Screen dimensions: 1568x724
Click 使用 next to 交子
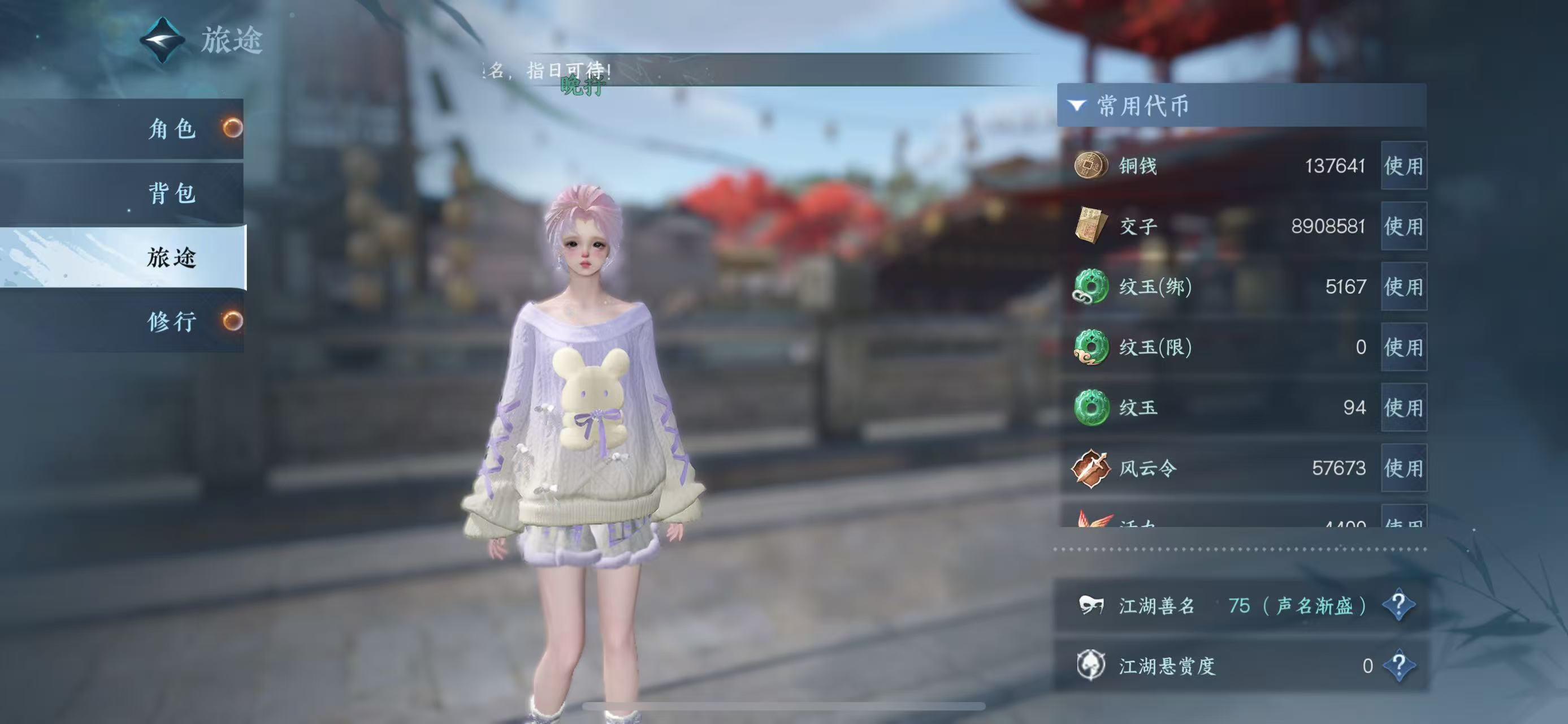pyautogui.click(x=1403, y=226)
